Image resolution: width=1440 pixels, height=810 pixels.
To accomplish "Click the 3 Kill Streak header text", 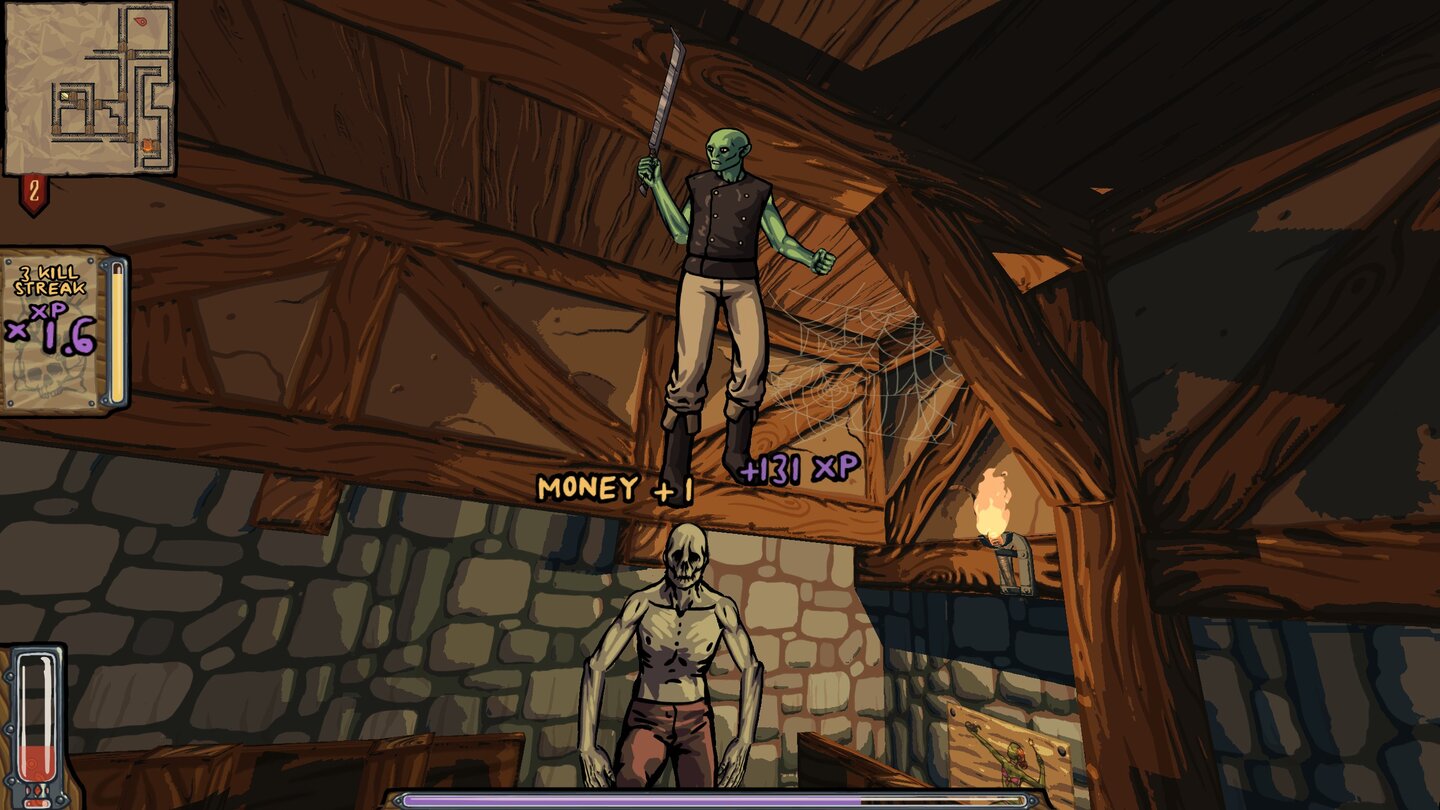I will (x=49, y=281).
